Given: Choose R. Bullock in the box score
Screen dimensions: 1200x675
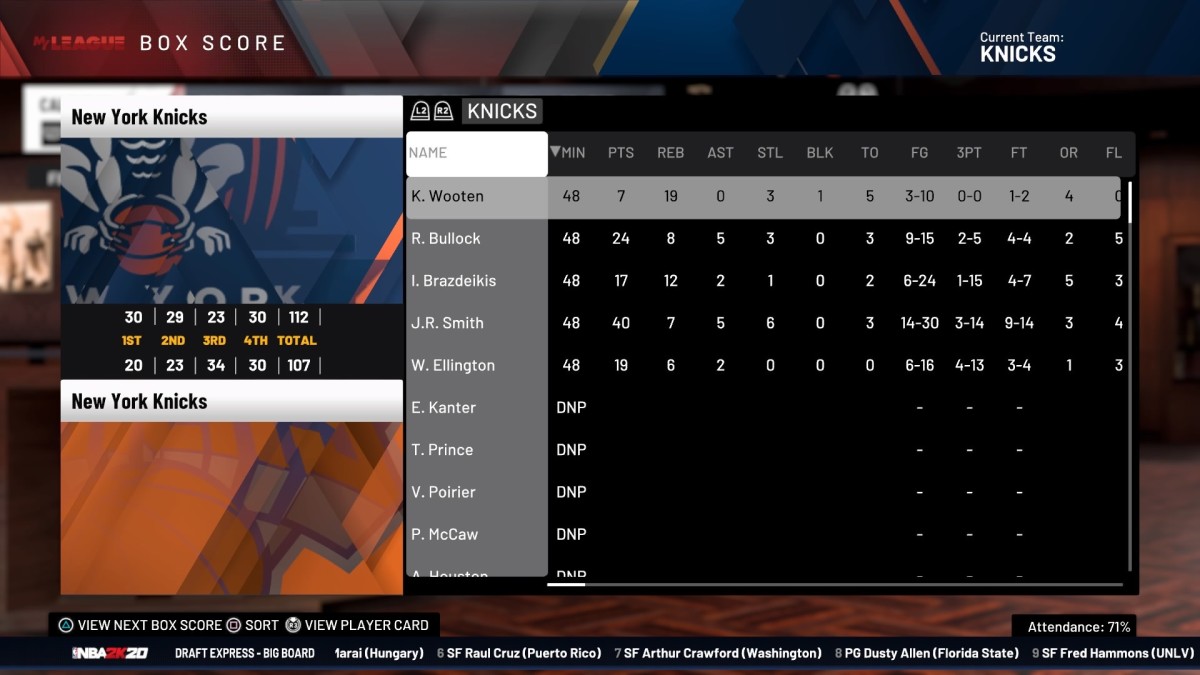Looking at the screenshot, I should coord(446,239).
